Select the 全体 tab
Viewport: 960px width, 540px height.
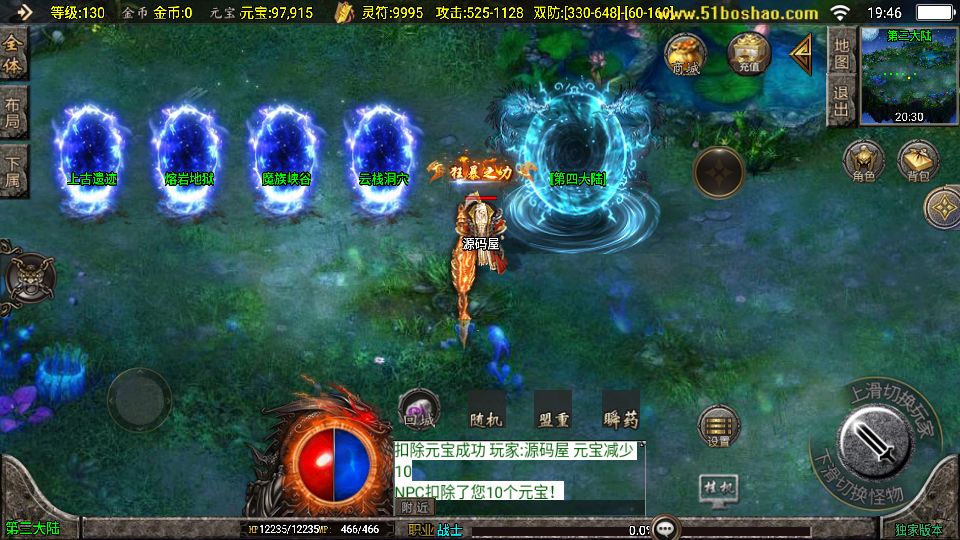[13, 55]
